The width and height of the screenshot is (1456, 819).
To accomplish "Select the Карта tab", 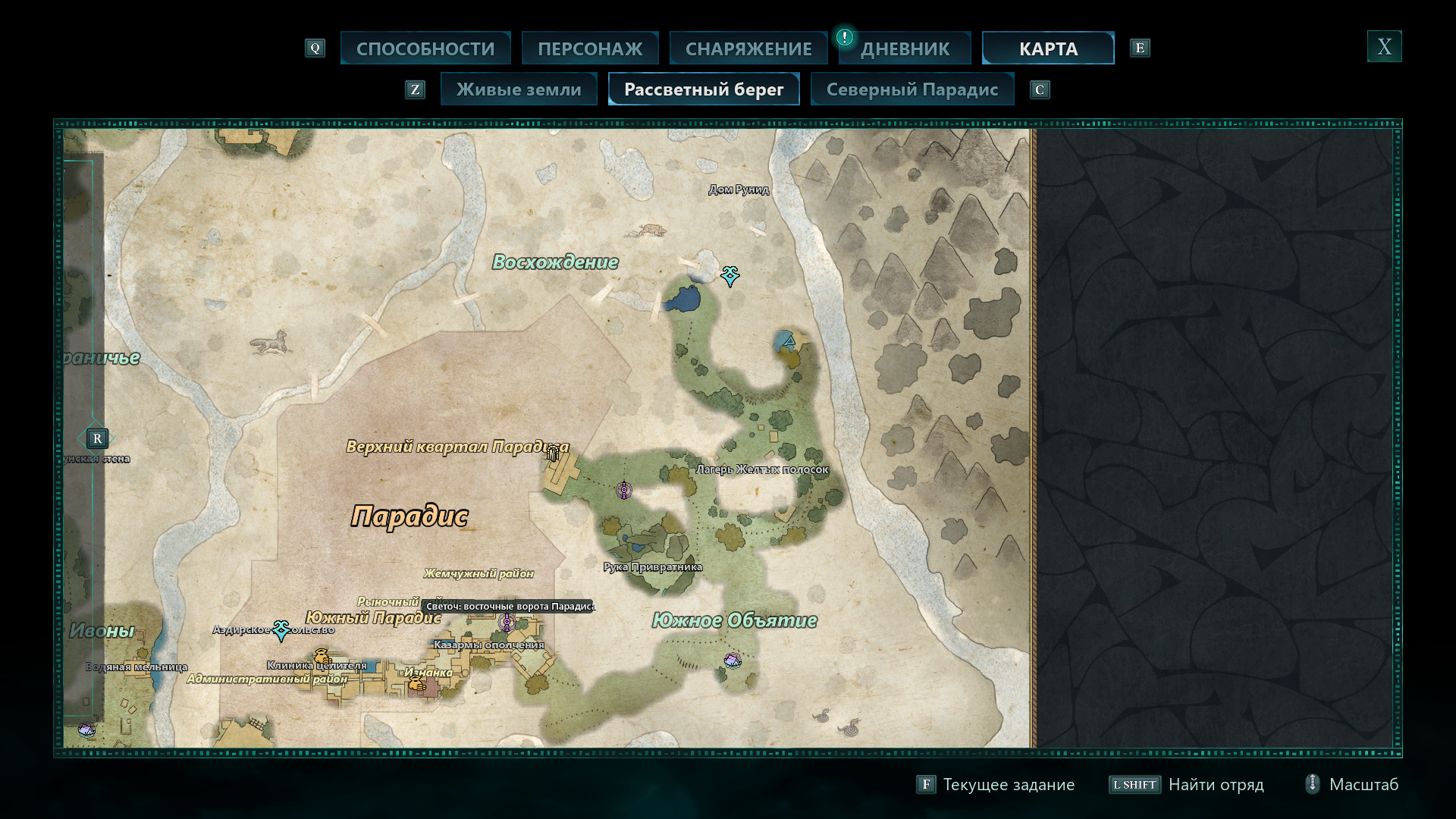I will point(1048,49).
